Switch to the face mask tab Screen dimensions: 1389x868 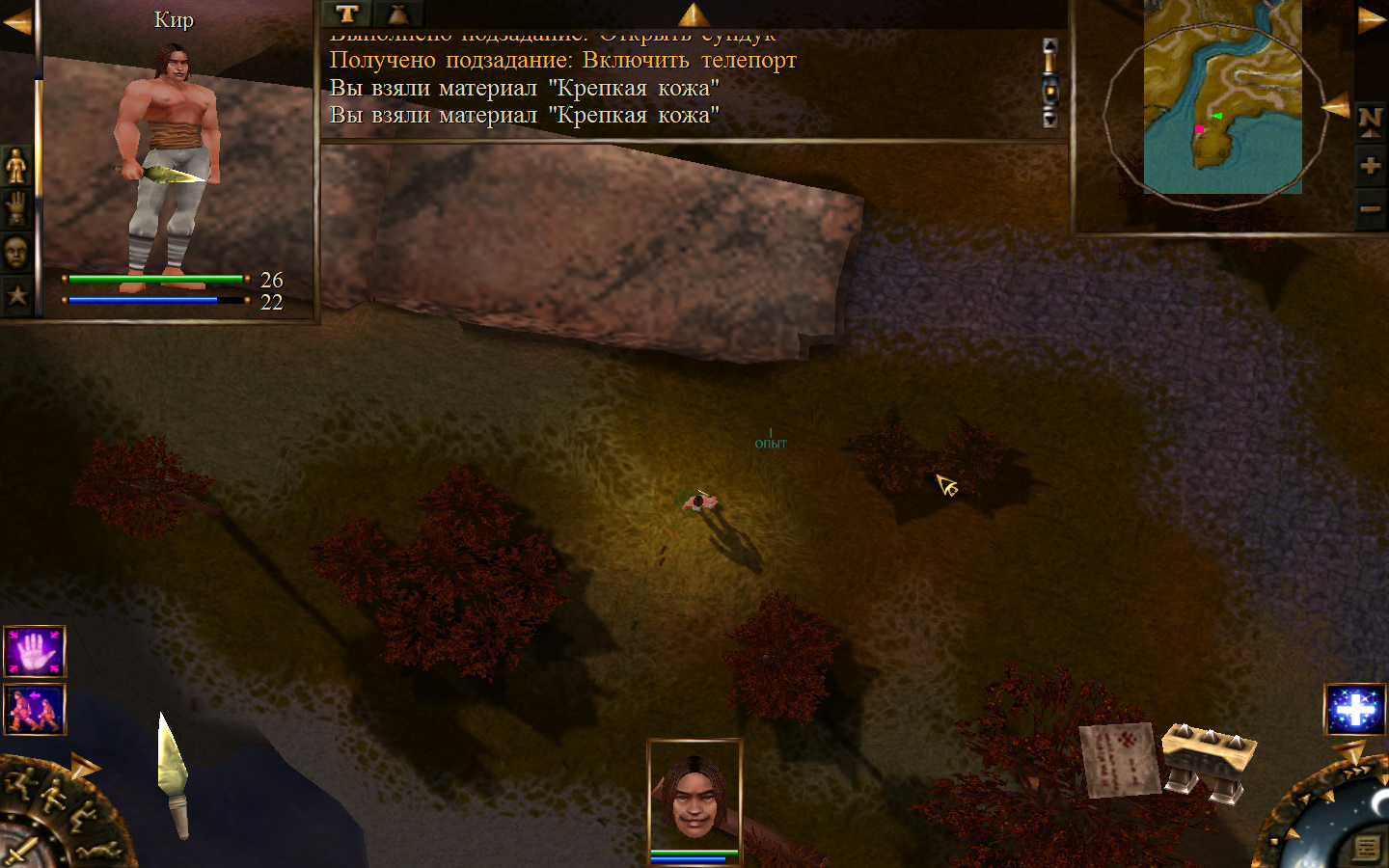click(16, 253)
